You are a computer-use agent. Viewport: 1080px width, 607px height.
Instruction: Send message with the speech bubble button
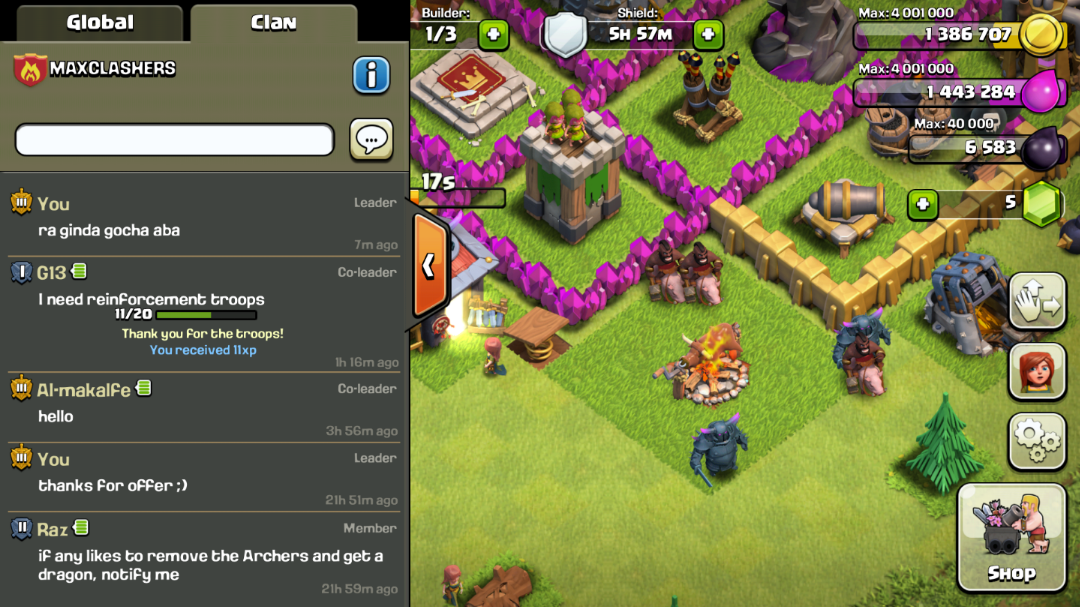coord(370,140)
